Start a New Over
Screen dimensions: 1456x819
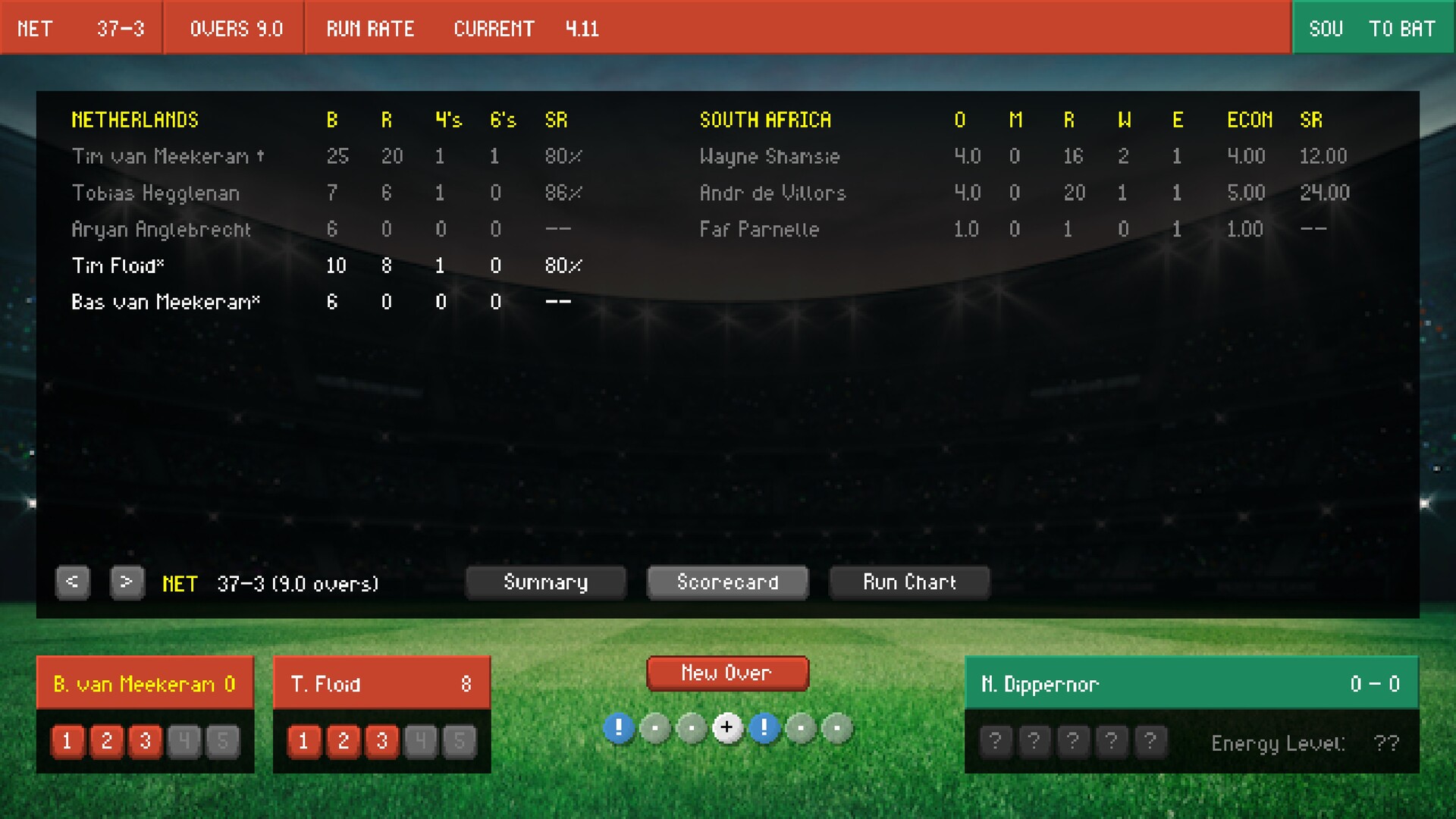(726, 673)
